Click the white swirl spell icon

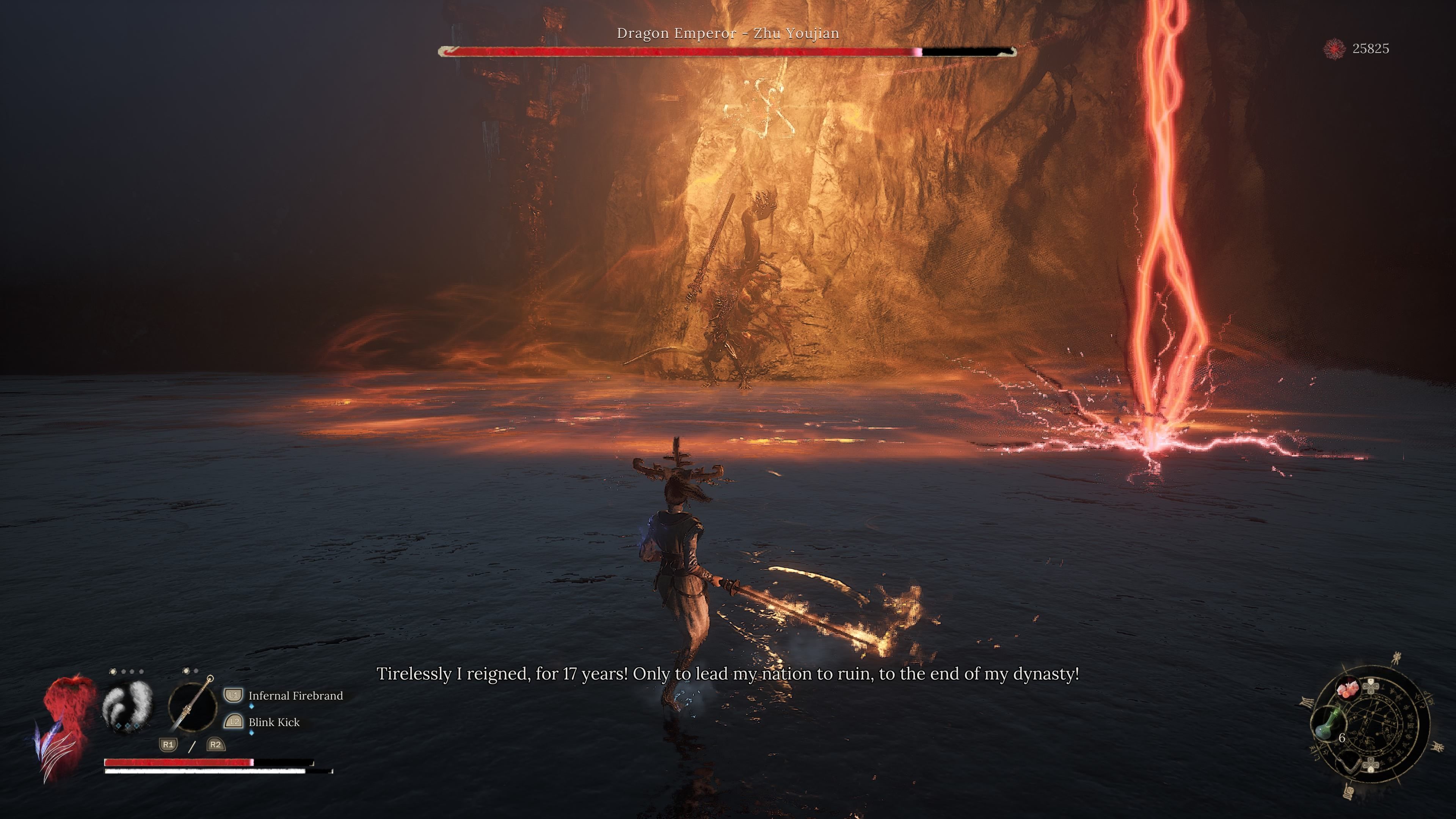[x=127, y=706]
